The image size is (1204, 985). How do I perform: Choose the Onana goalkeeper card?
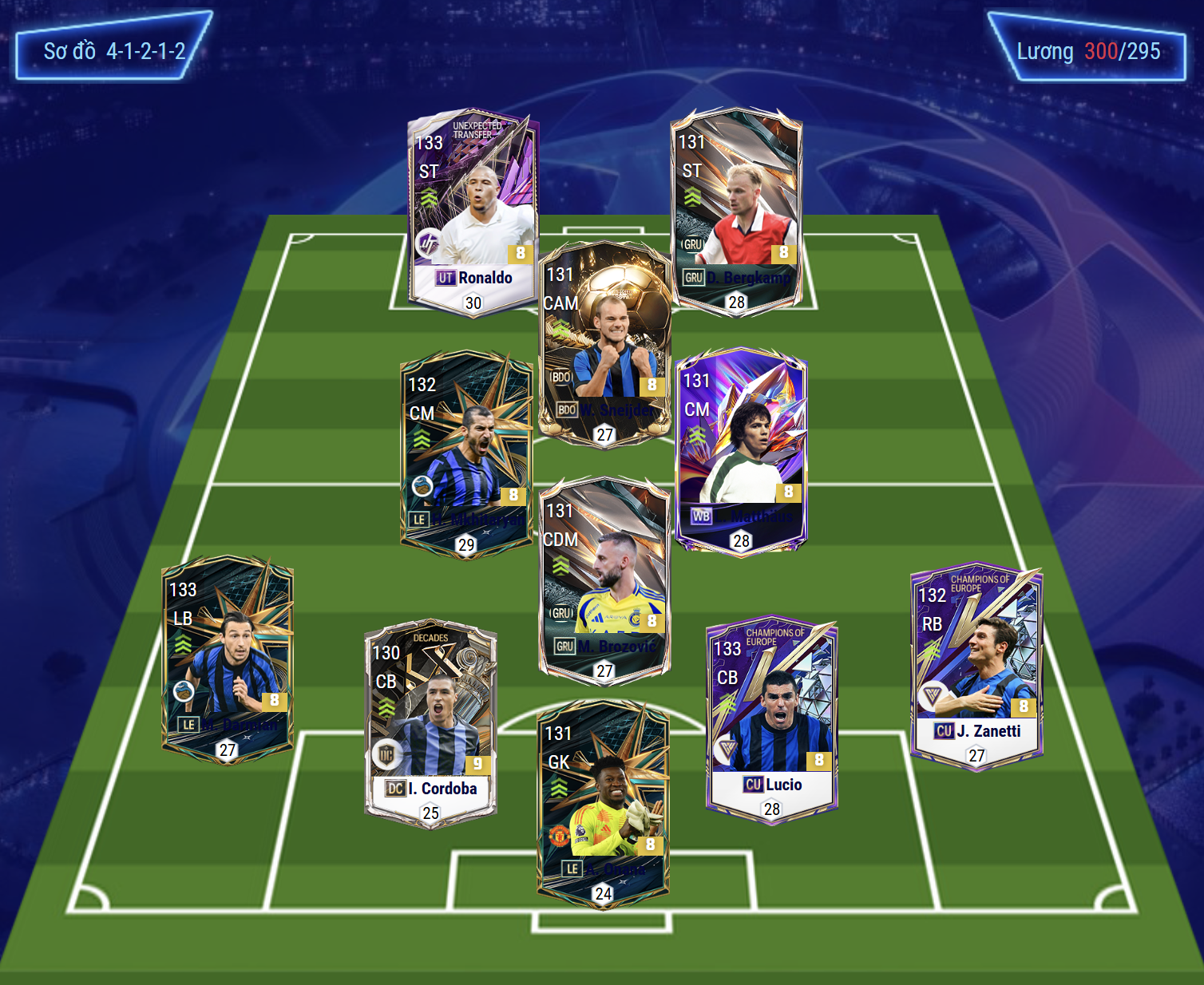[603, 802]
